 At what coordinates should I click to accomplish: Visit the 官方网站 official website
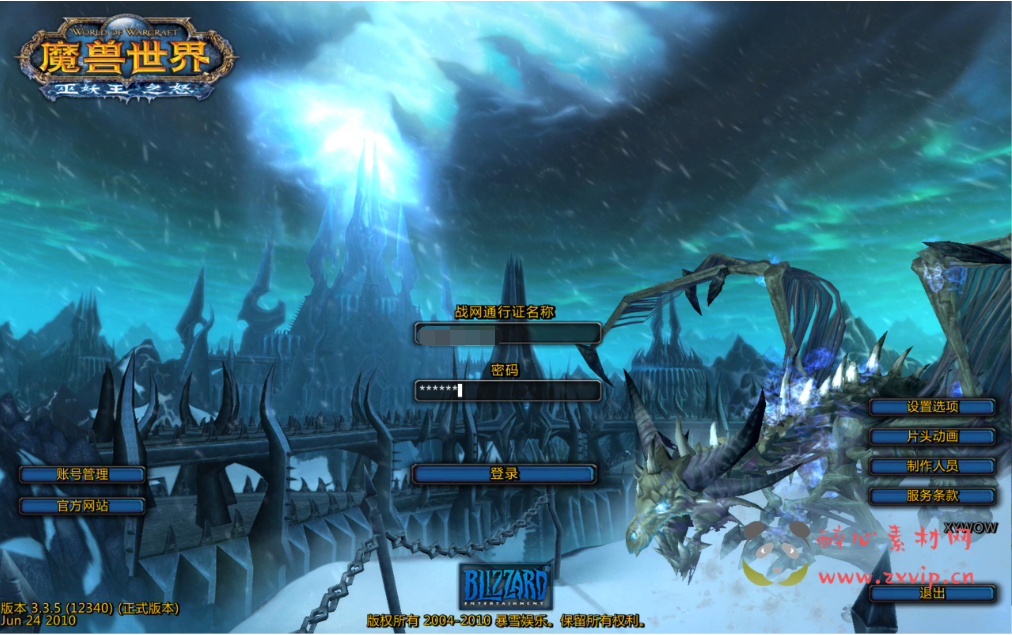(x=82, y=506)
